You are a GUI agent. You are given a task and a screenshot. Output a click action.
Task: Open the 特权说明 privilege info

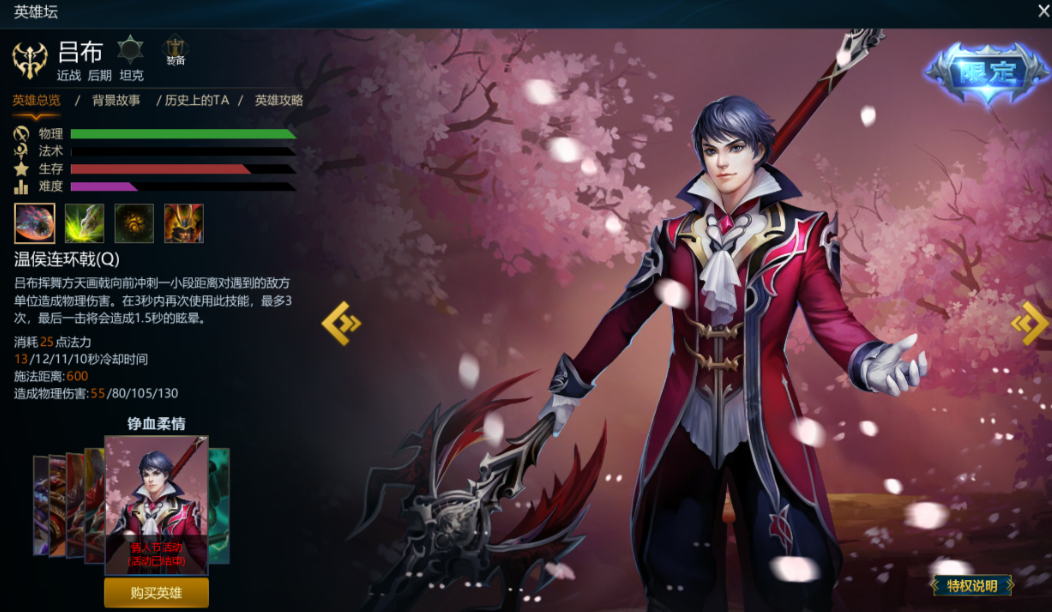pos(972,585)
